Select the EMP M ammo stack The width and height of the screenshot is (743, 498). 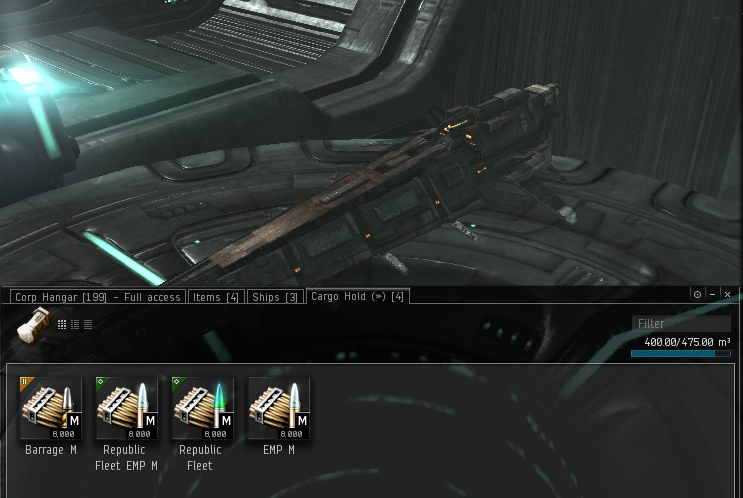(279, 409)
